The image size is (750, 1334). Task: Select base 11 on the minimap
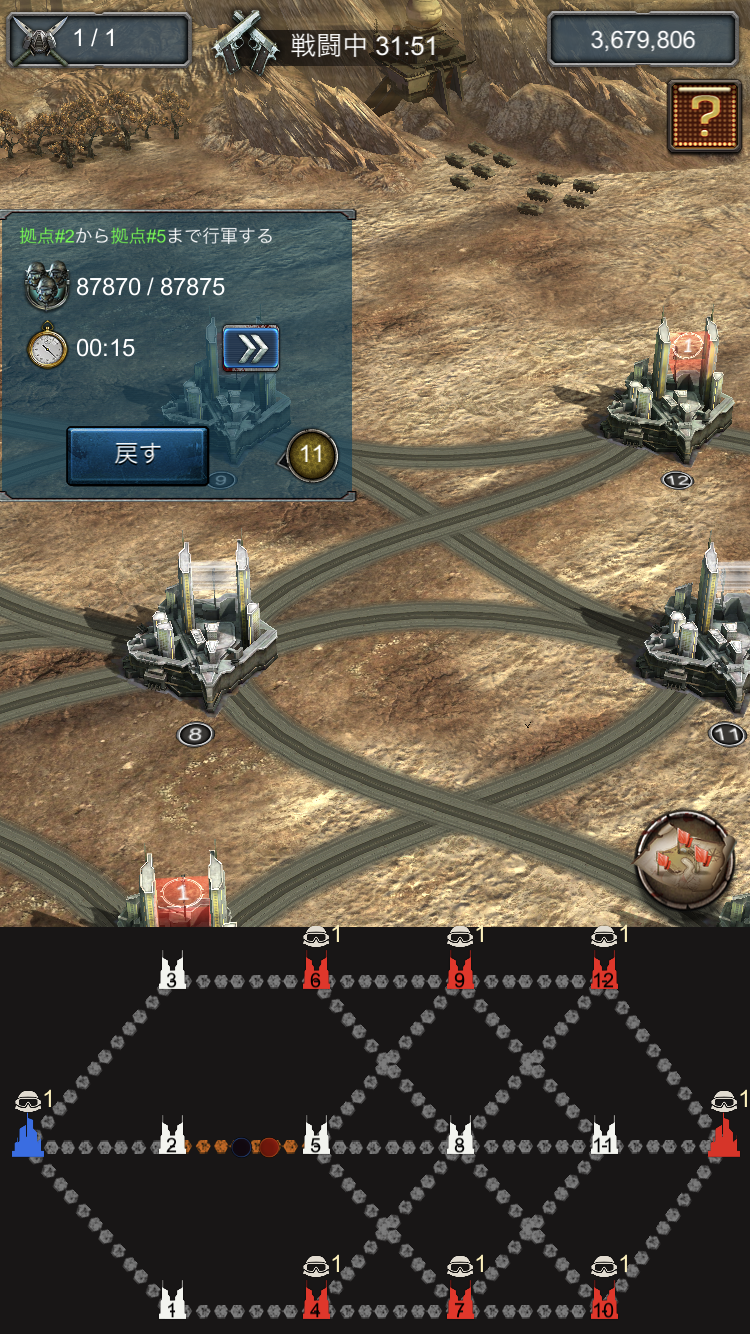point(604,1139)
